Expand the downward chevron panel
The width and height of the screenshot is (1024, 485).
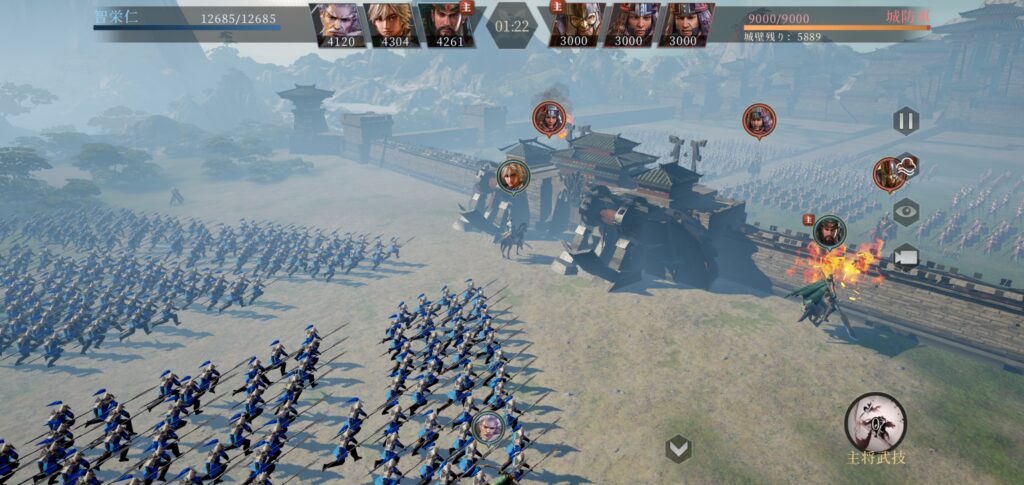(679, 450)
